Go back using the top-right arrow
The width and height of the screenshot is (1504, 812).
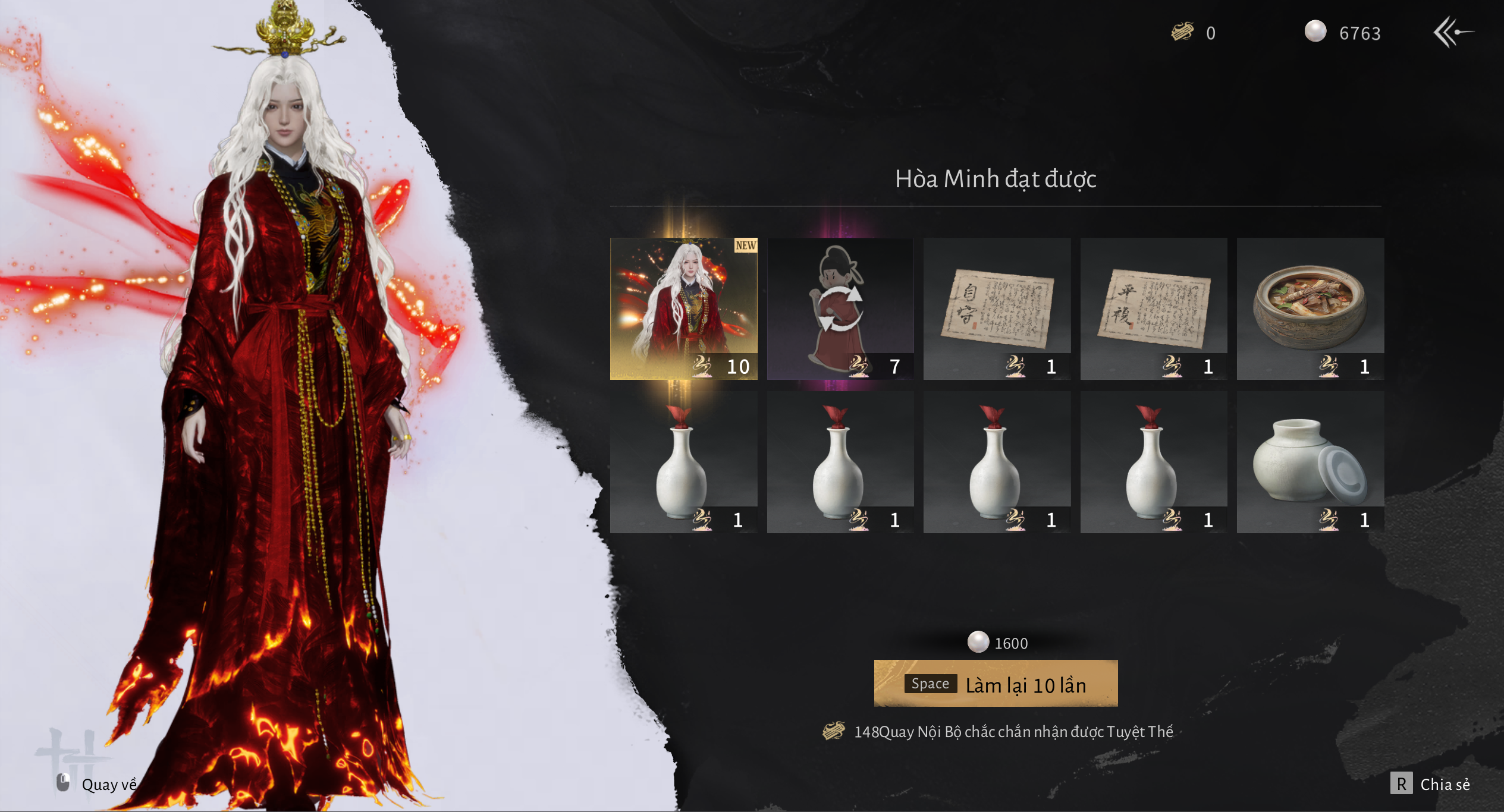tap(1452, 32)
